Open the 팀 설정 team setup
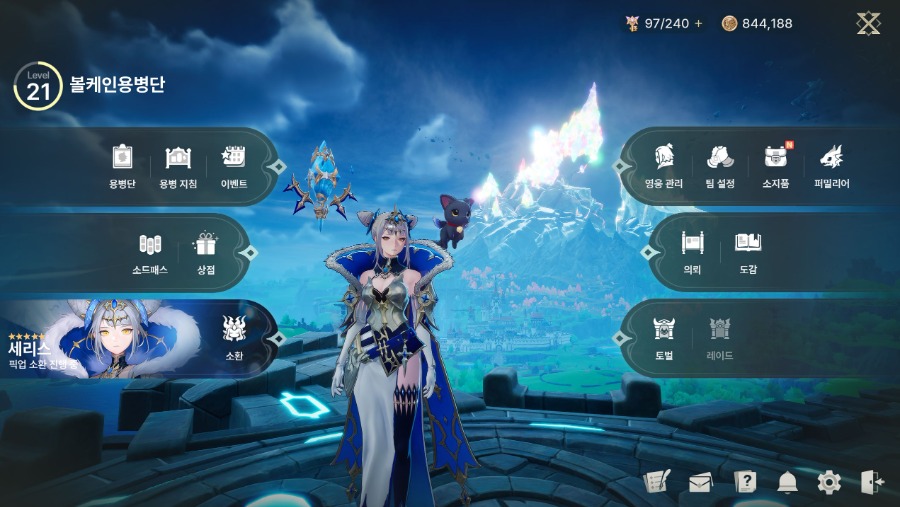This screenshot has width=900, height=507. [720, 165]
